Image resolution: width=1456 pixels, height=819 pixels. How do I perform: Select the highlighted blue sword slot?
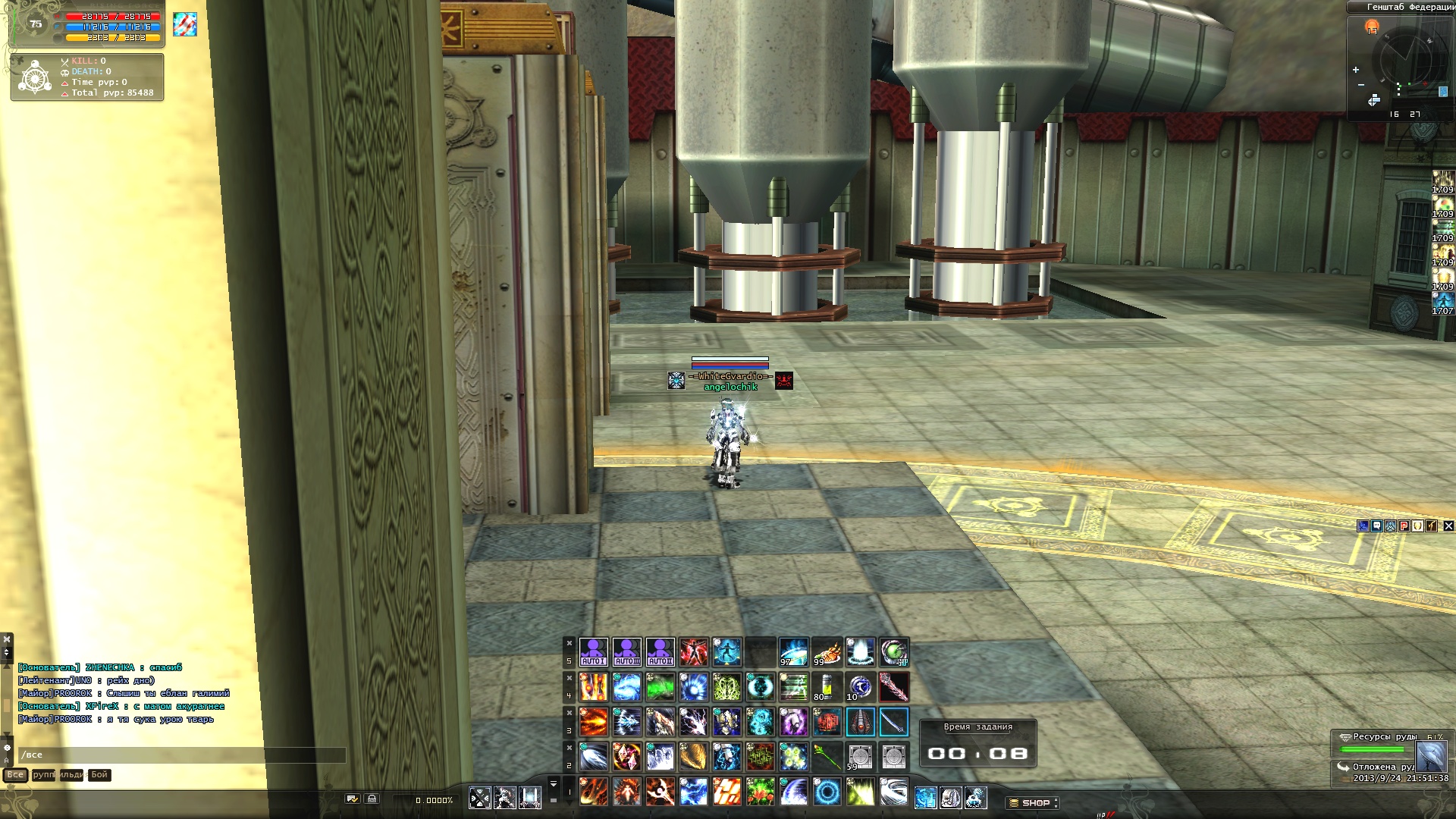(x=893, y=721)
